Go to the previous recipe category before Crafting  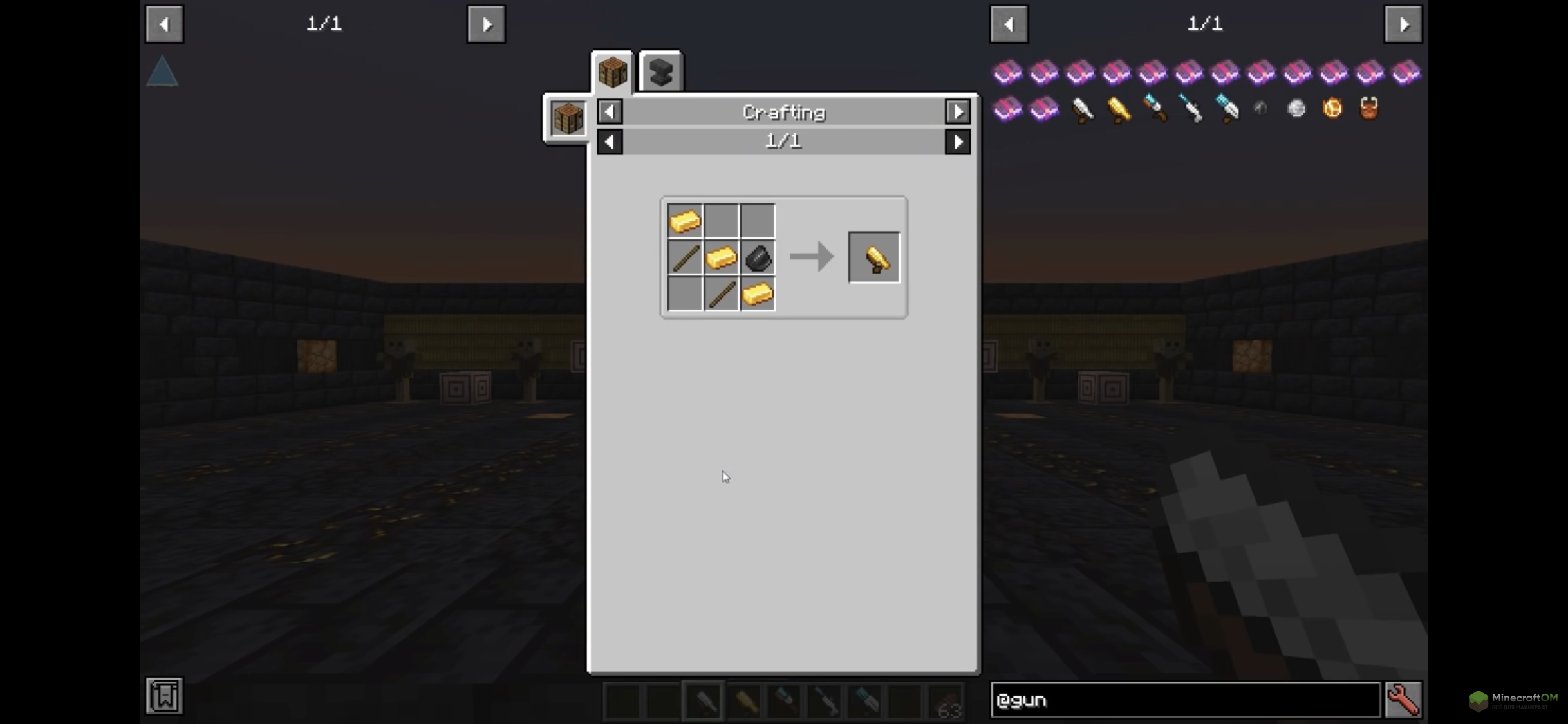pyautogui.click(x=610, y=112)
